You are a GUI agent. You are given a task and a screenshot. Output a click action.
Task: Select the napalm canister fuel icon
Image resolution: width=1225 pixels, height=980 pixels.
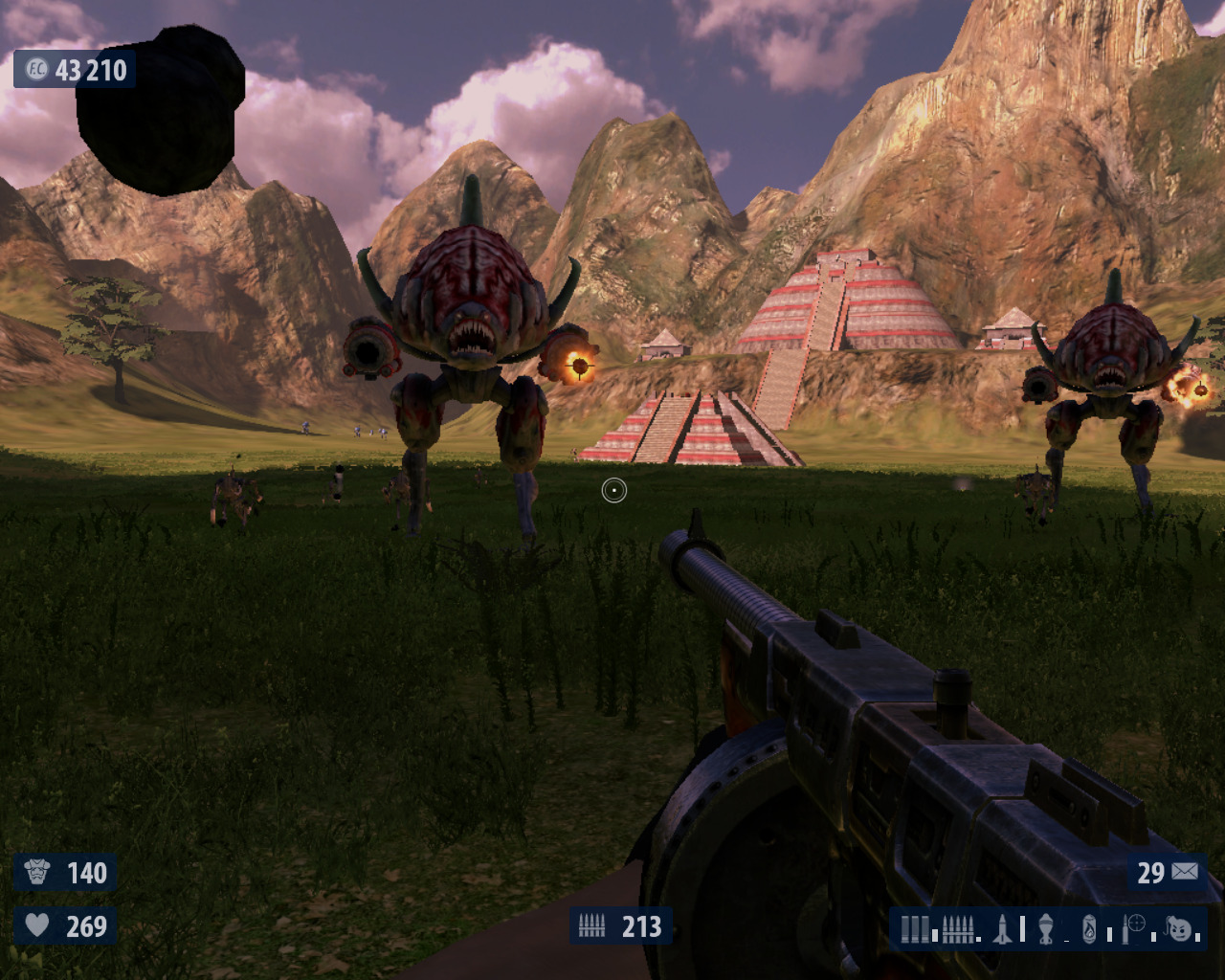[1089, 928]
